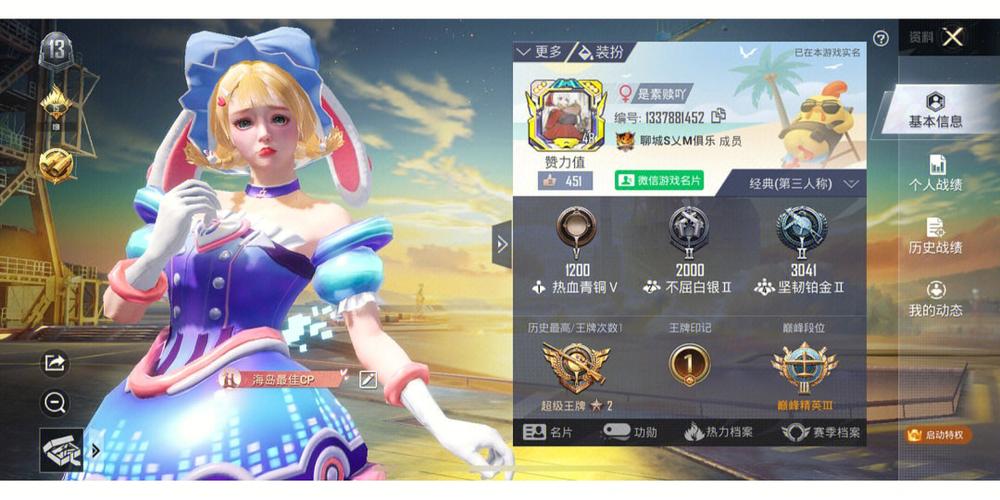Show the 我的动态 tab

point(935,299)
